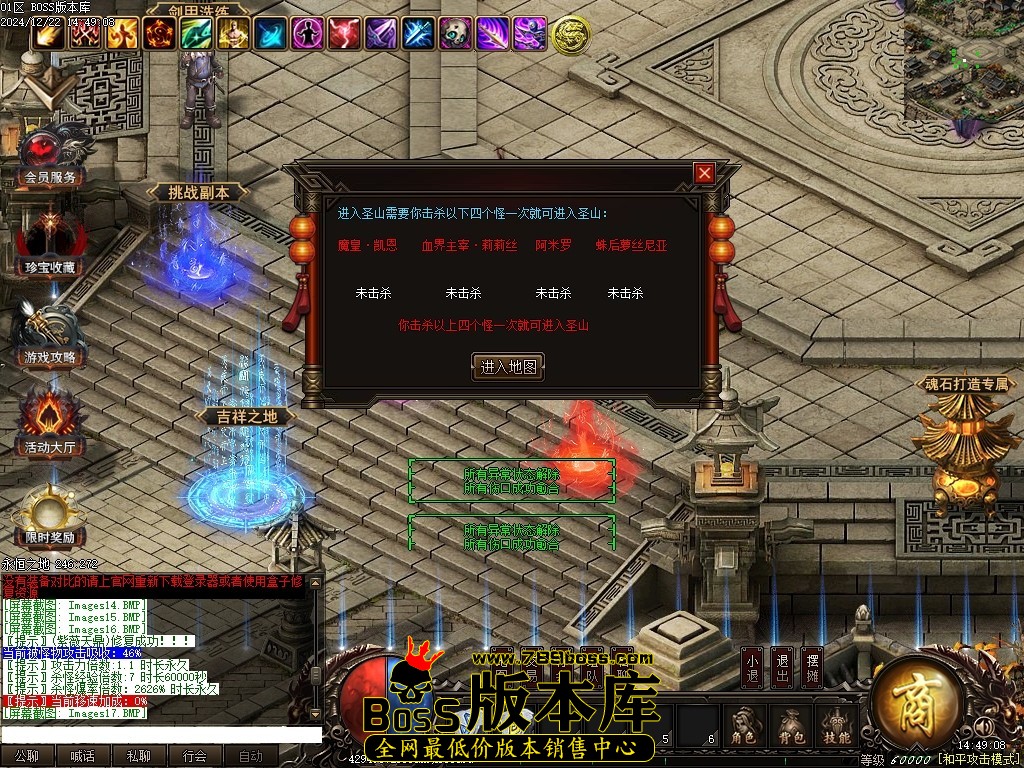This screenshot has height=768, width=1024.
Task: Switch to the 行会 guild chat tab
Action: click(194, 756)
